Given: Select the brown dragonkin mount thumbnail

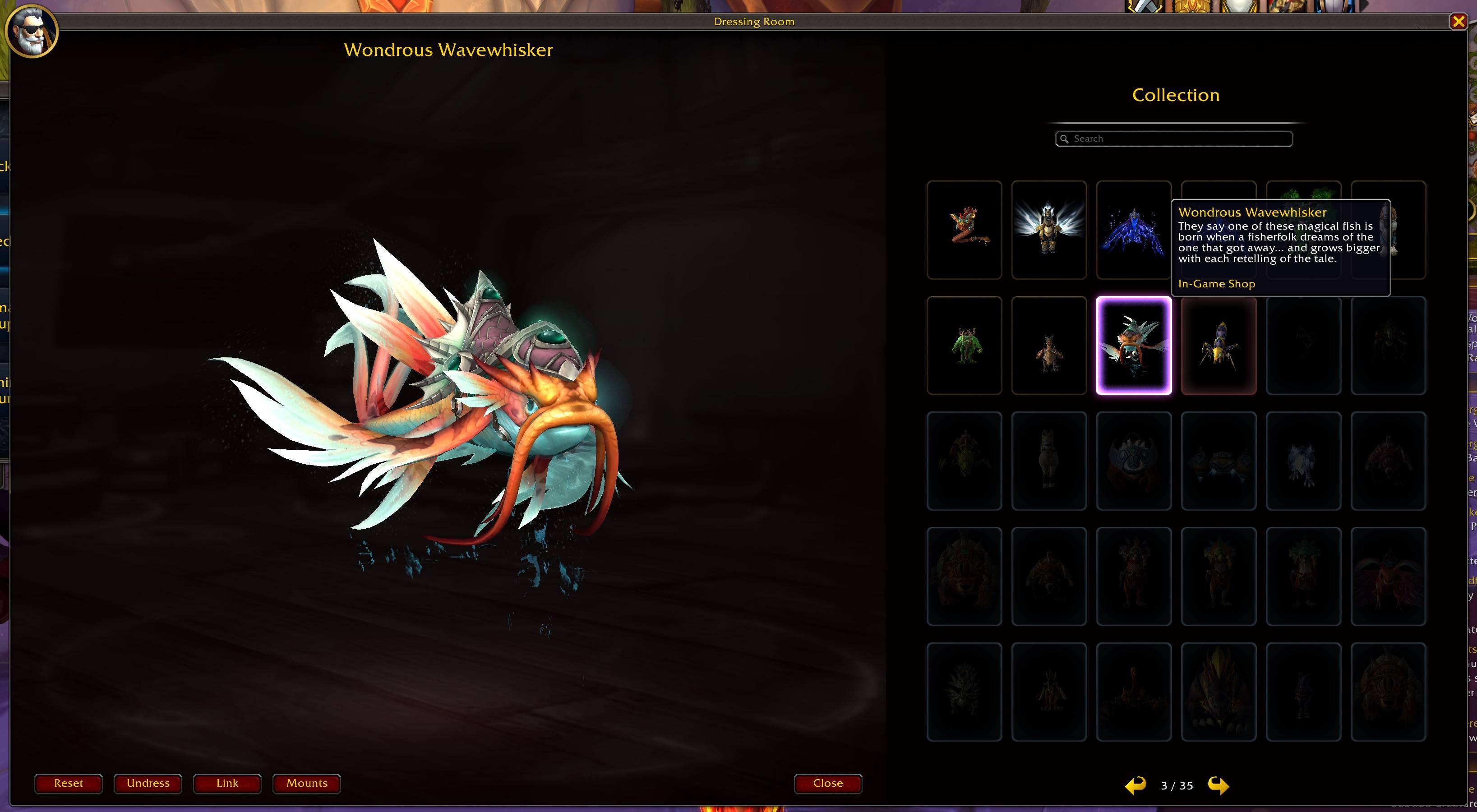Looking at the screenshot, I should pos(1049,345).
